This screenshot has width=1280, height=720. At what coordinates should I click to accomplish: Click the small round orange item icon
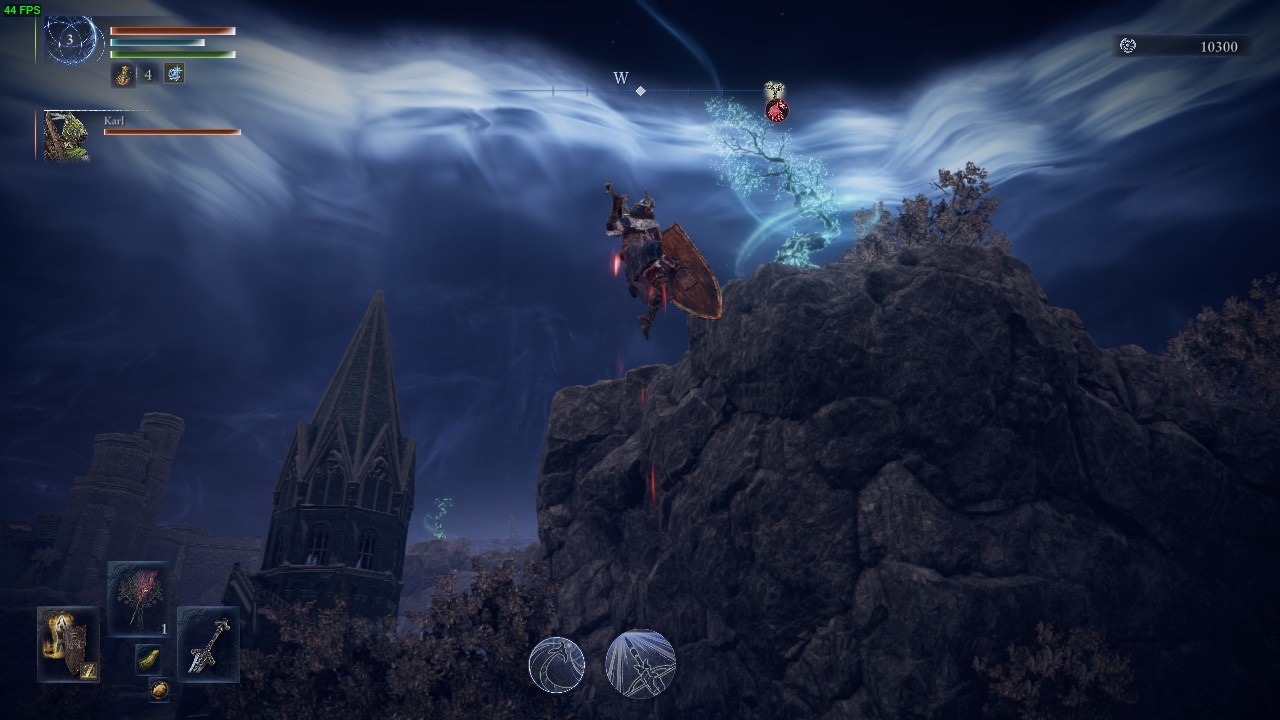point(159,689)
